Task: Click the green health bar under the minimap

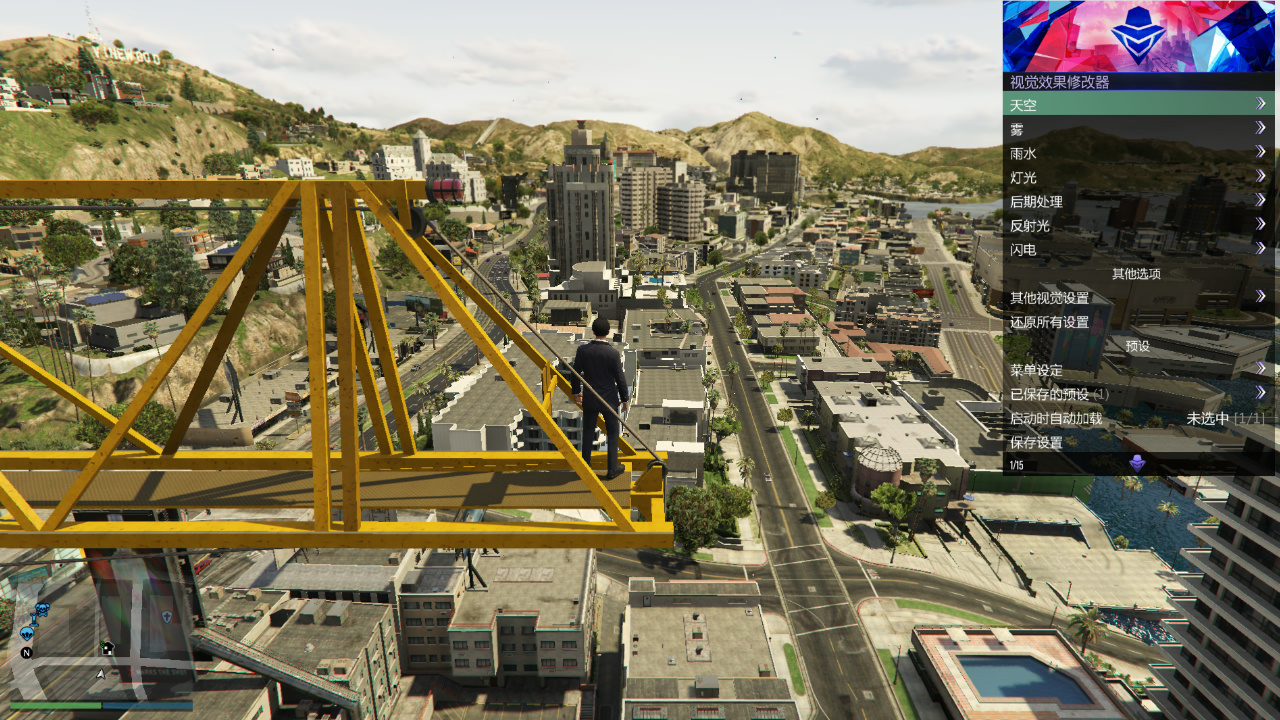Action: [x=55, y=705]
